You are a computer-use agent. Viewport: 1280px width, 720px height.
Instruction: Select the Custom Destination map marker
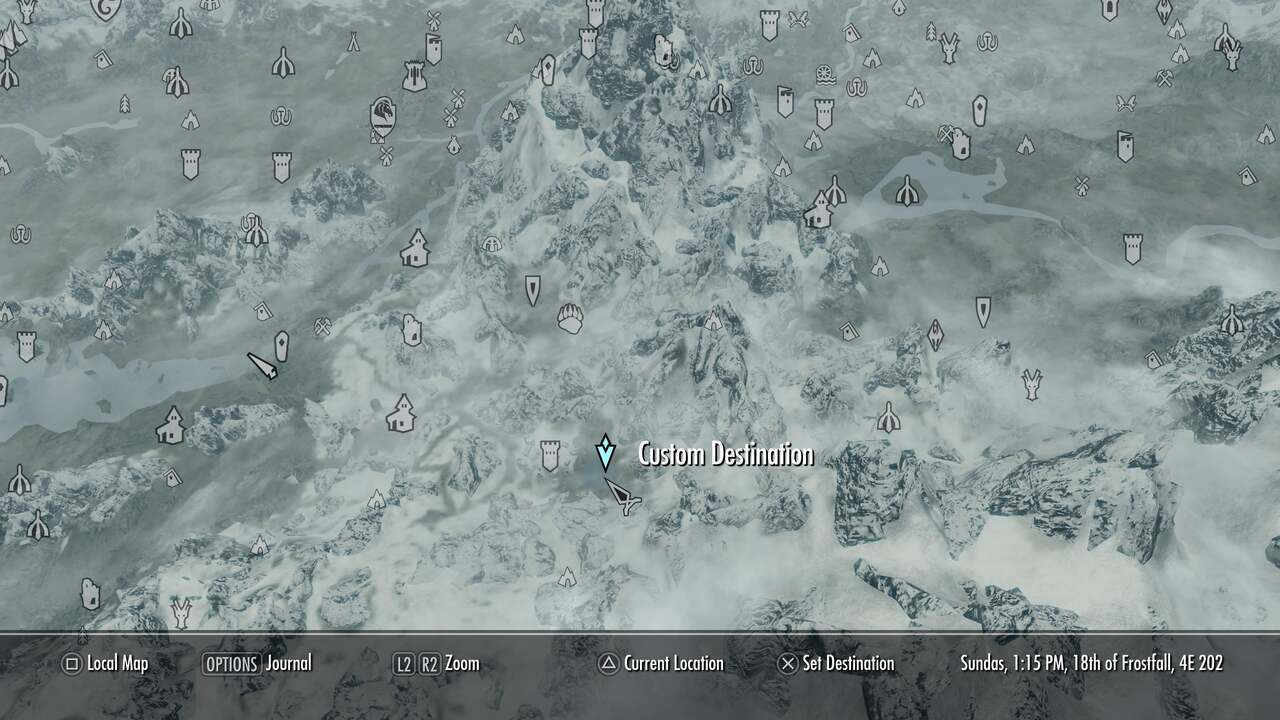click(x=607, y=452)
